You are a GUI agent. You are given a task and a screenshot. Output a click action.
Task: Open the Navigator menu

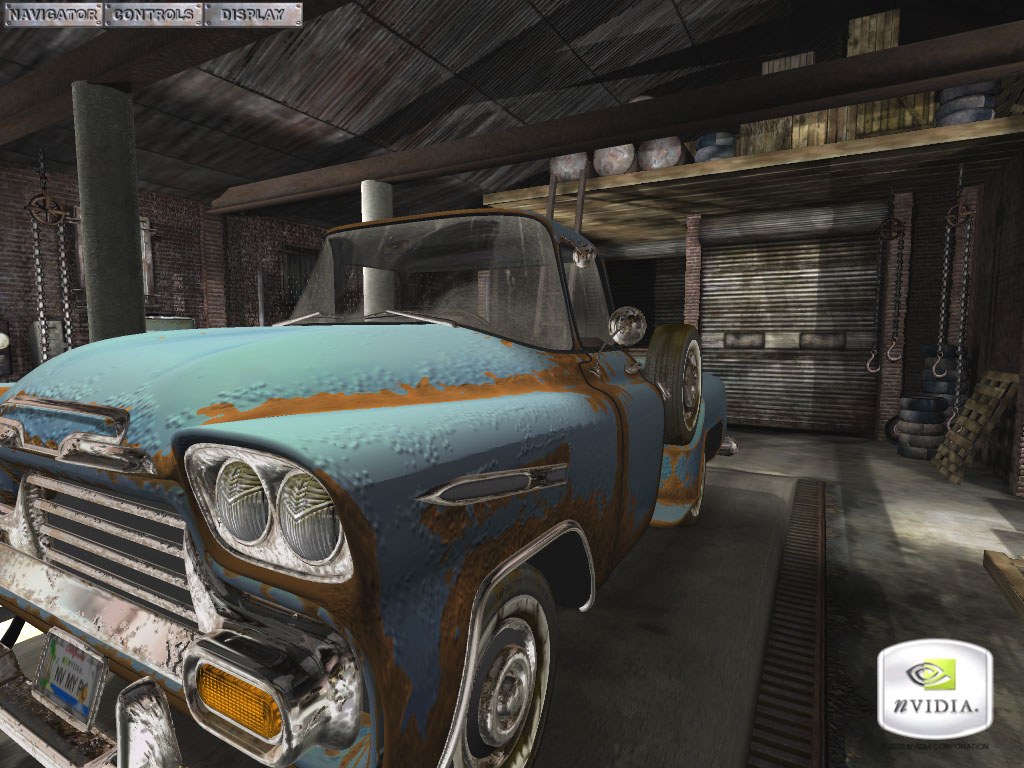[x=52, y=14]
